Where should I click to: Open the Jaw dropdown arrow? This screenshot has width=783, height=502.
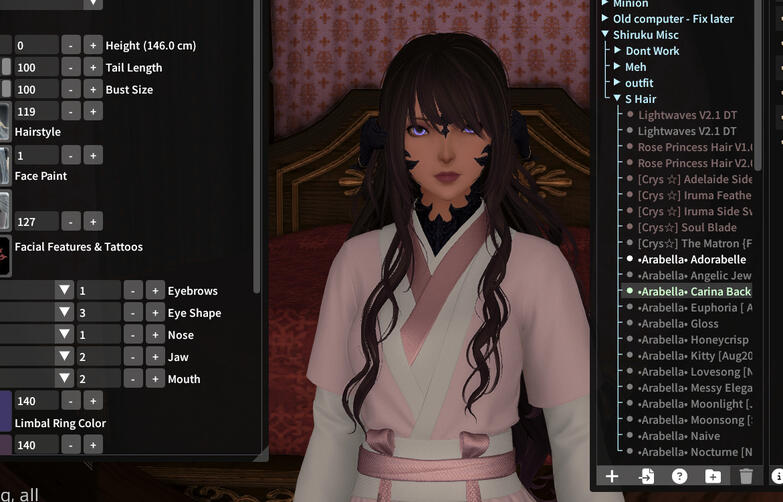tap(65, 357)
